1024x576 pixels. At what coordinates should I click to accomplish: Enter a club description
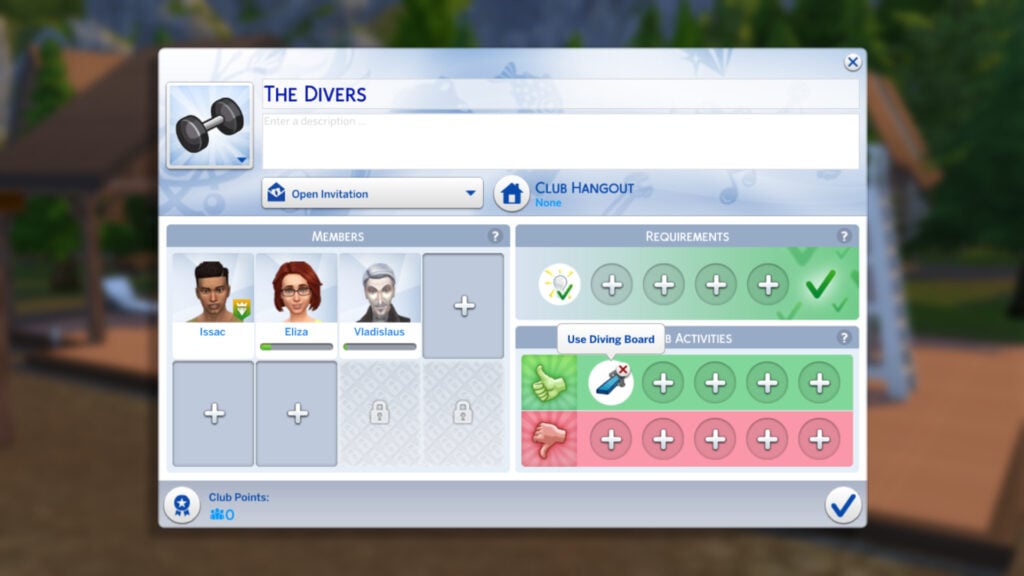pyautogui.click(x=560, y=141)
